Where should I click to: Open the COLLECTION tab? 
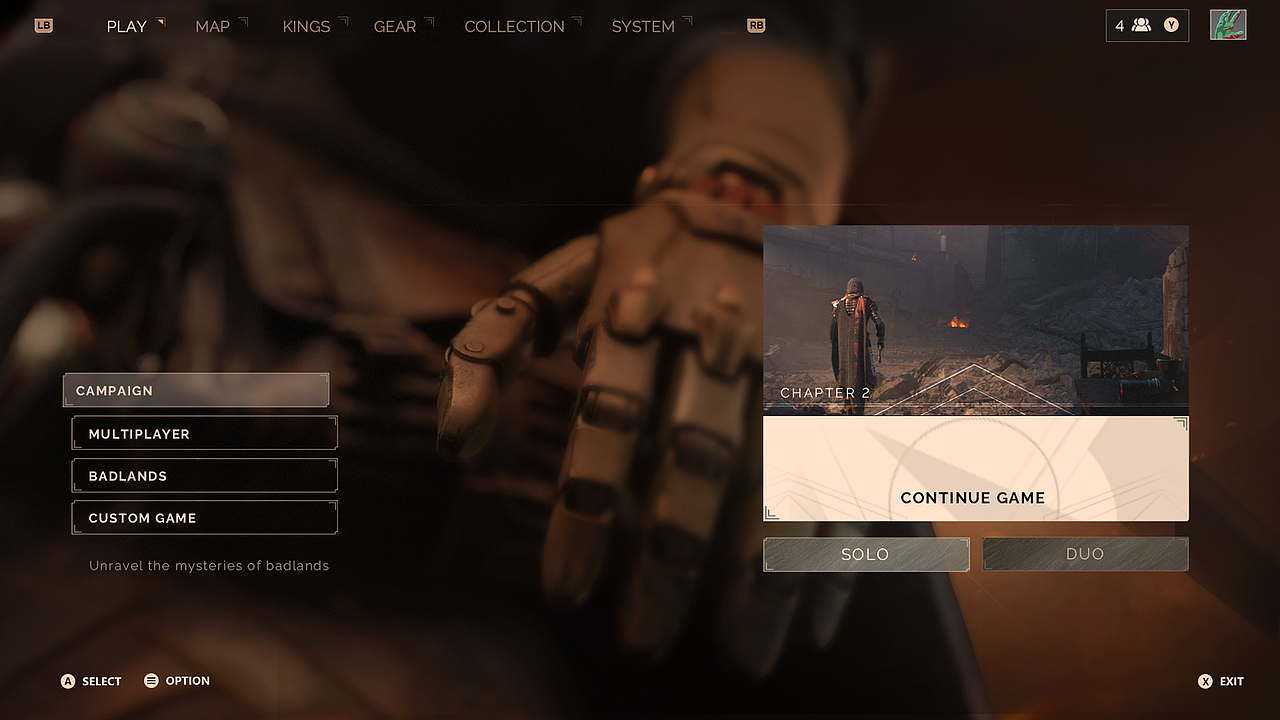coord(514,27)
